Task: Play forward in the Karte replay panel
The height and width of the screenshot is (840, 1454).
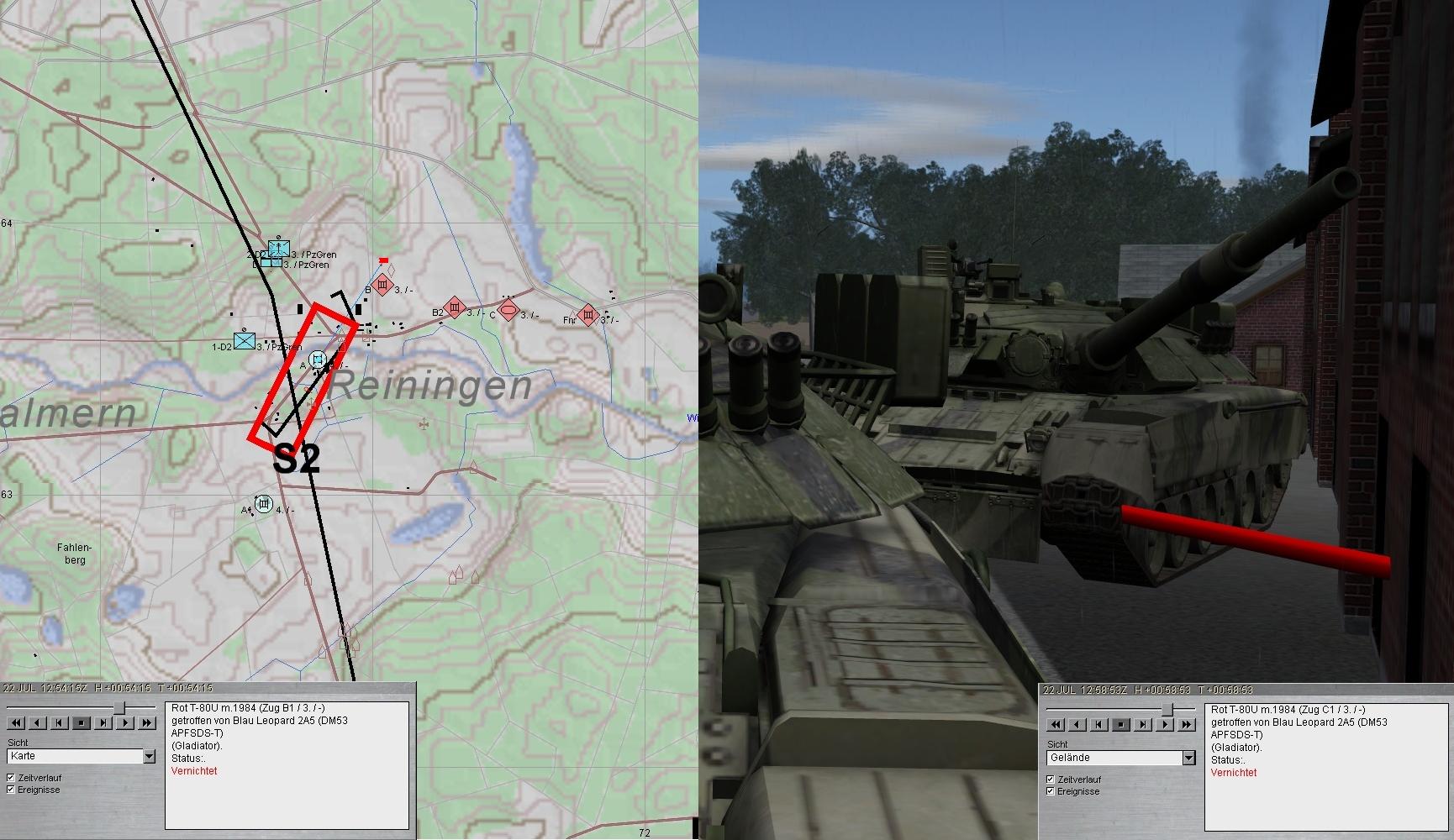Action: click(x=125, y=722)
